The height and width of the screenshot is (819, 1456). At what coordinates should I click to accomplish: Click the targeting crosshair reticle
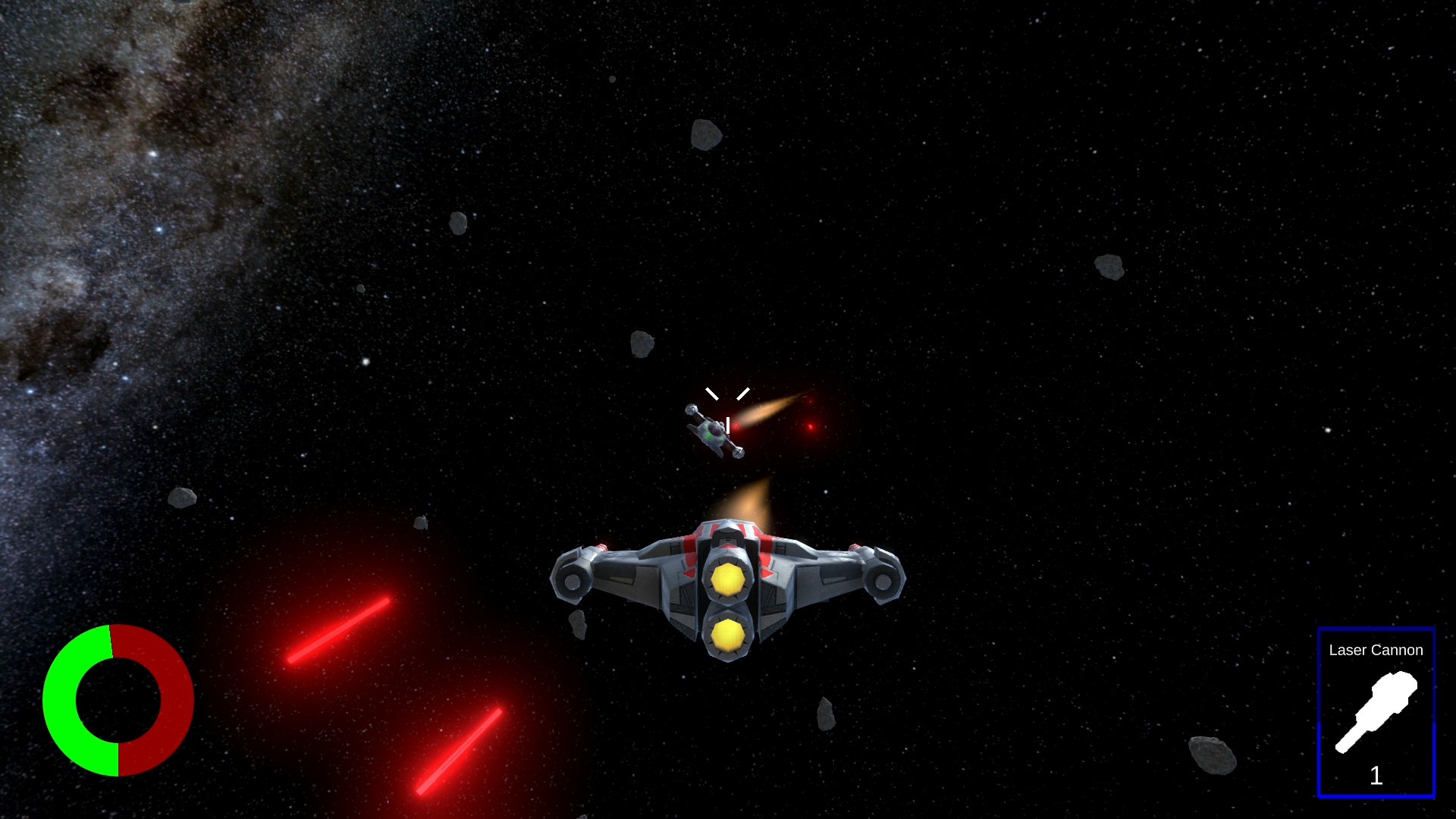(x=726, y=406)
